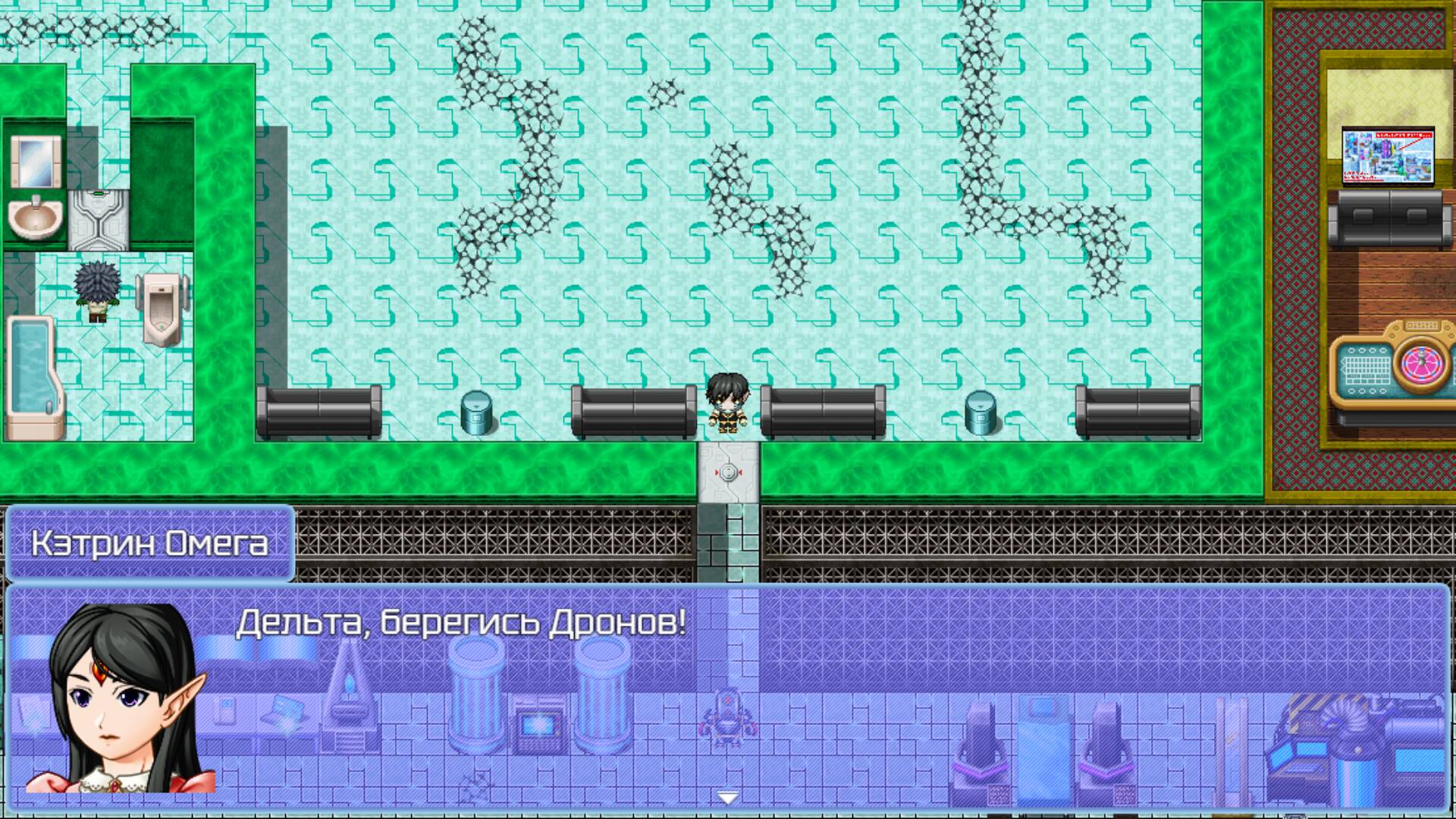Click the line 'Дельта, берегись Дронов!'
This screenshot has height=819, width=1456.
click(x=463, y=622)
